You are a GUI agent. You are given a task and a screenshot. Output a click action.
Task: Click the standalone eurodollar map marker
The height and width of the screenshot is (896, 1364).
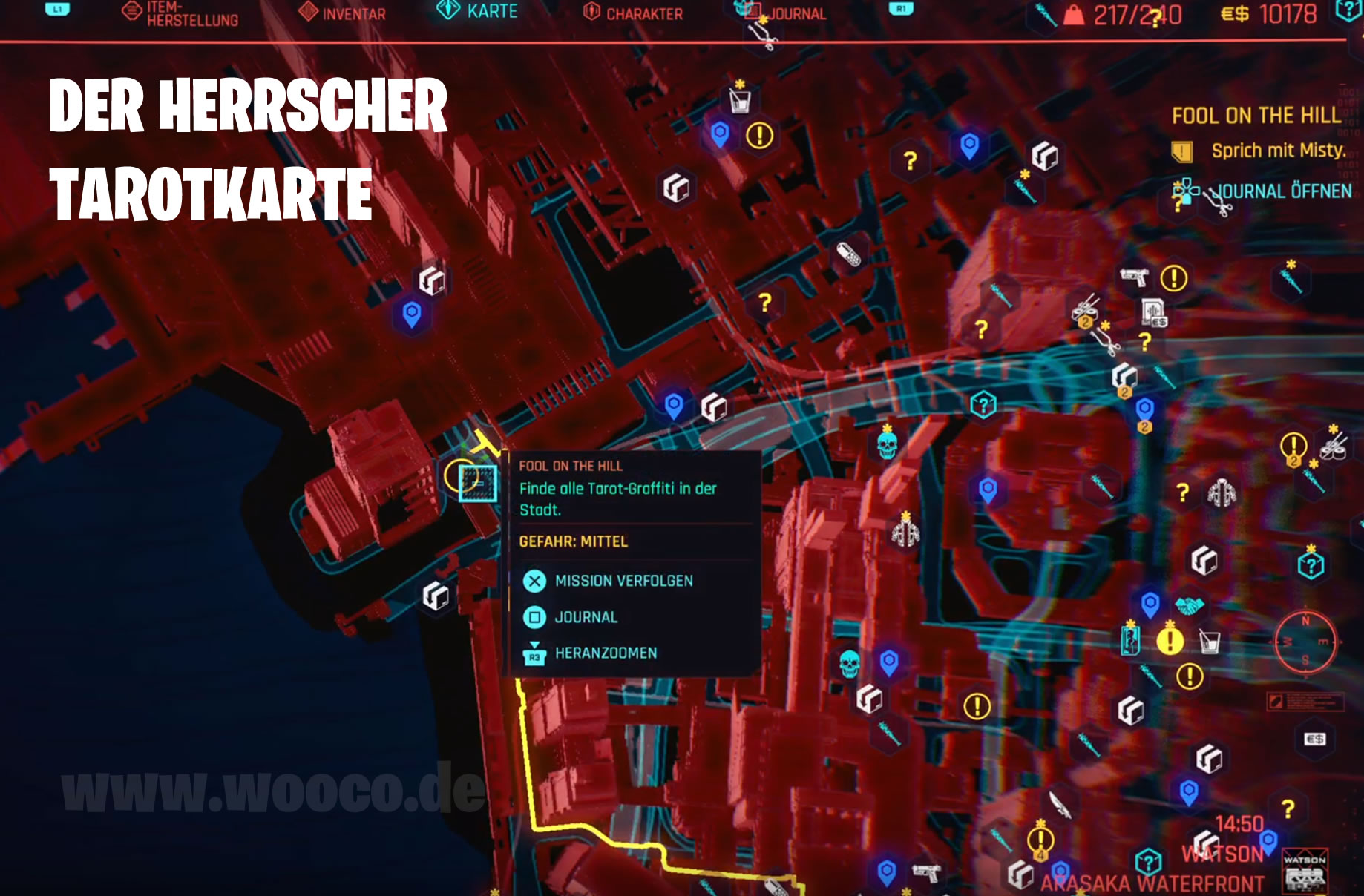[x=1314, y=739]
